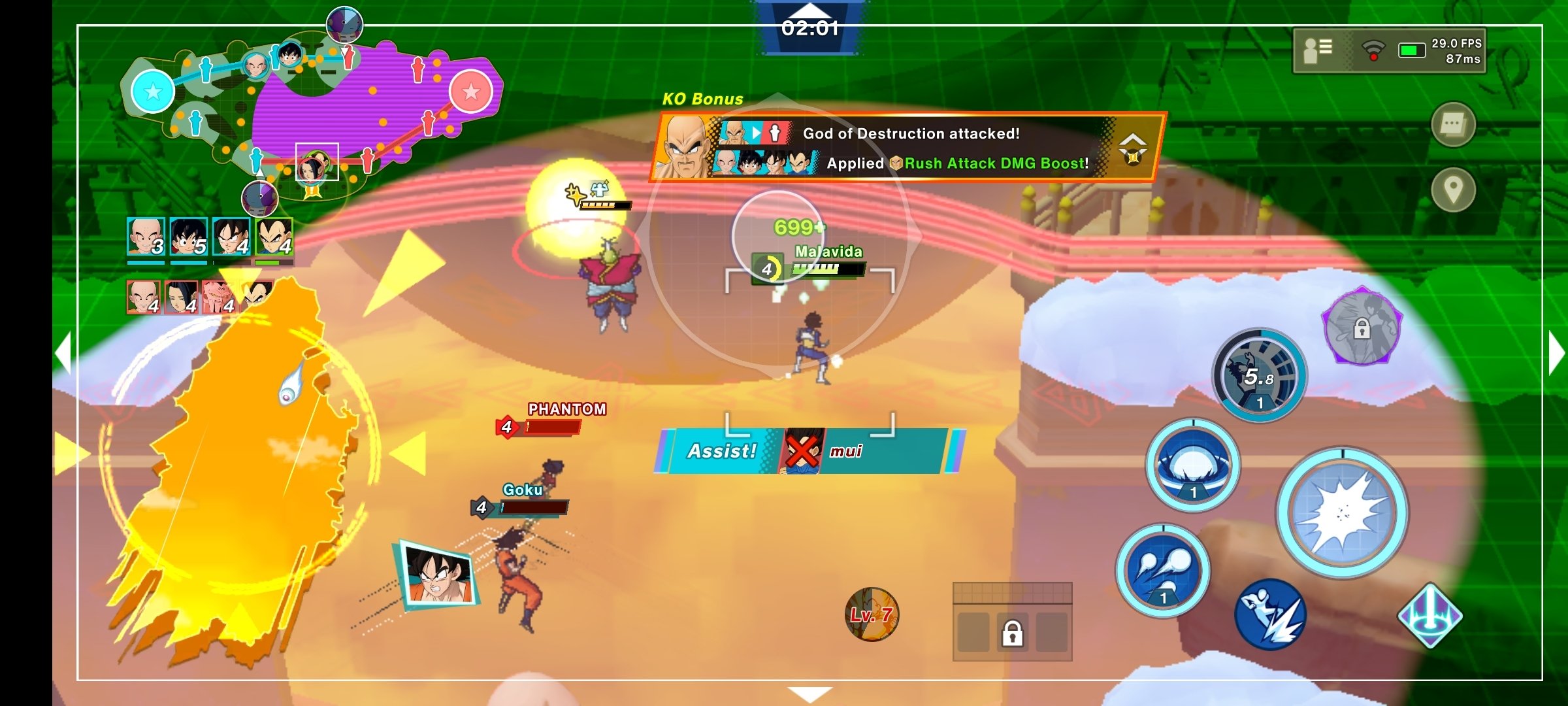Image resolution: width=1568 pixels, height=706 pixels.
Task: Trigger the dash kick ability
Action: click(1270, 614)
